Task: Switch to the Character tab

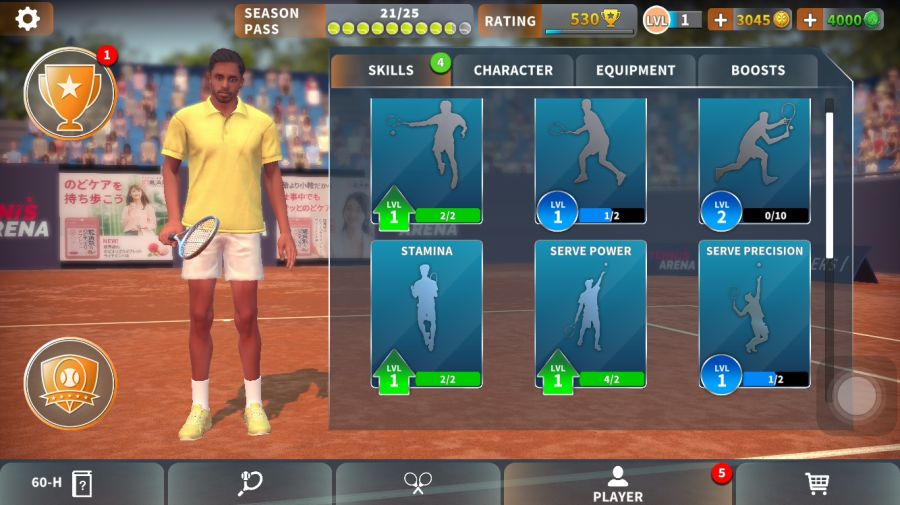Action: (512, 70)
